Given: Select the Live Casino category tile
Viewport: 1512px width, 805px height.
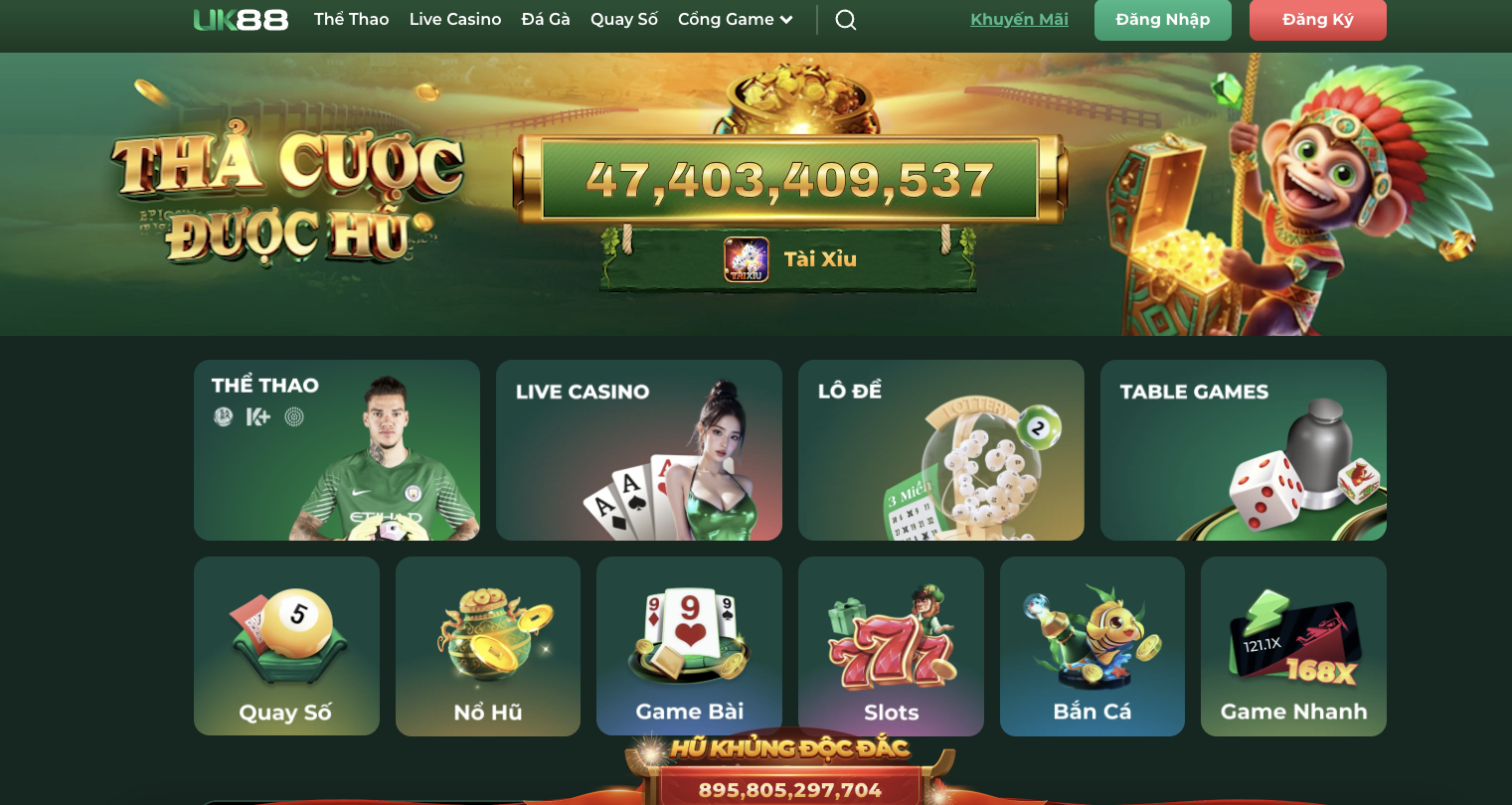Looking at the screenshot, I should point(639,450).
